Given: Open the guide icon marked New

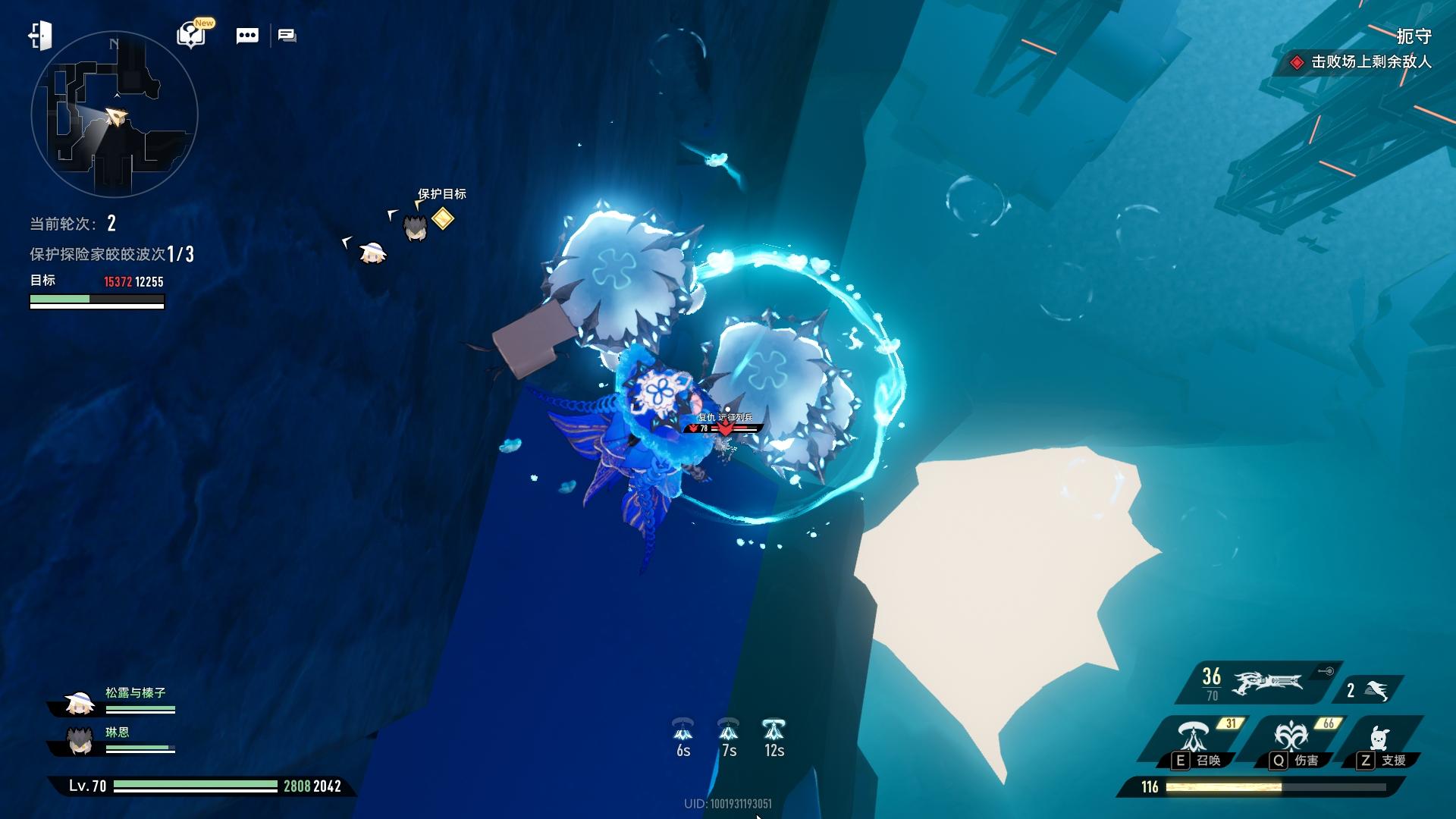Looking at the screenshot, I should (192, 35).
